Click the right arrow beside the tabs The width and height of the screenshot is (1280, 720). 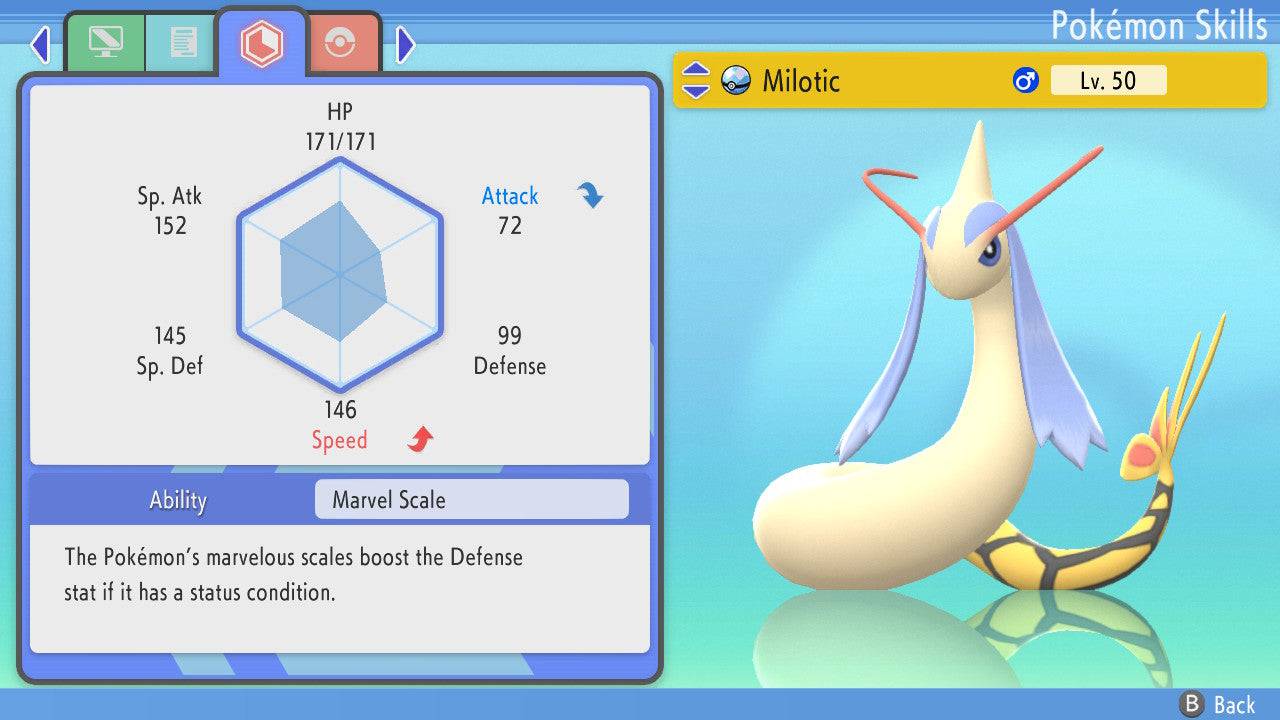(405, 44)
